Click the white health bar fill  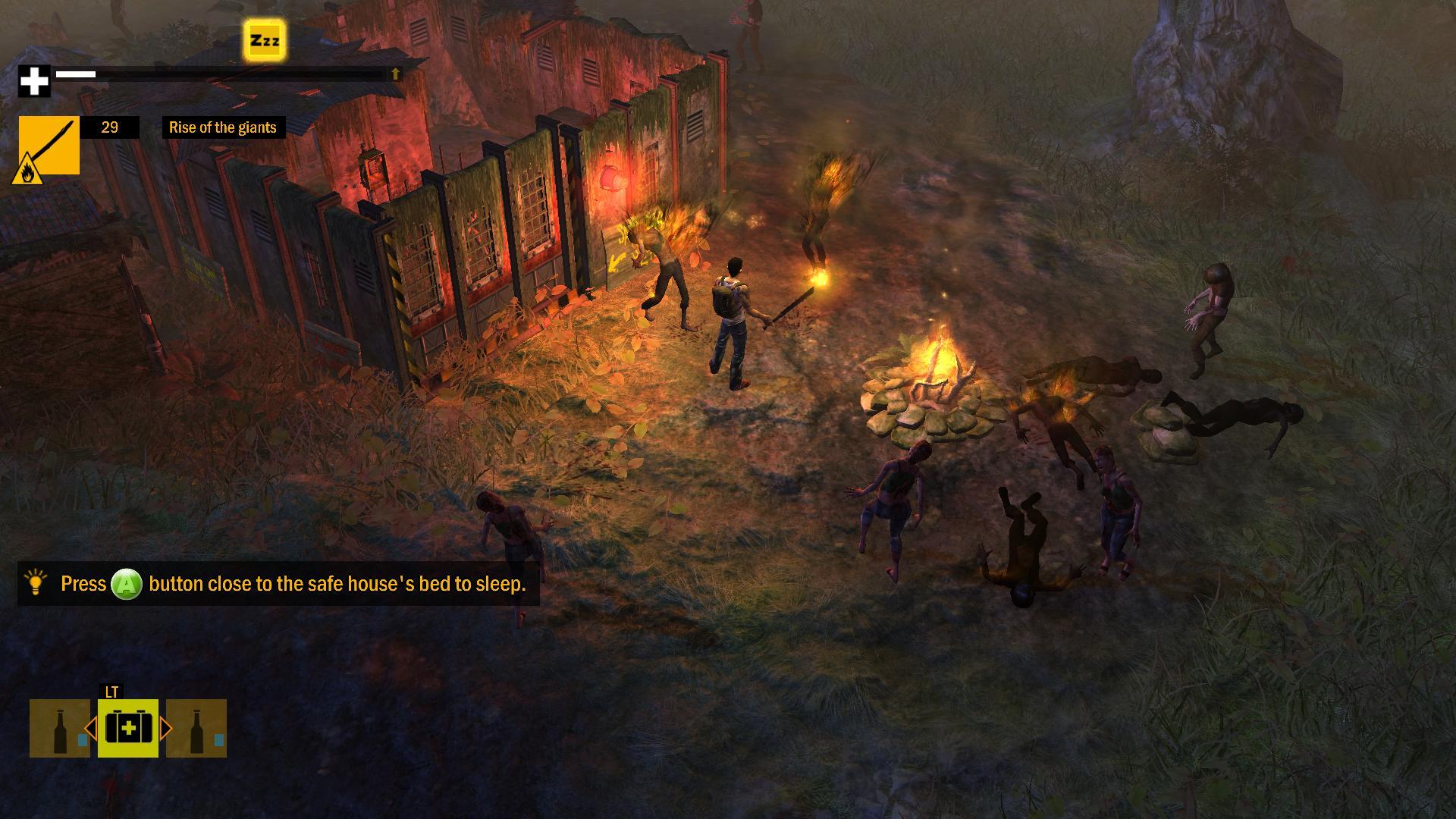76,74
